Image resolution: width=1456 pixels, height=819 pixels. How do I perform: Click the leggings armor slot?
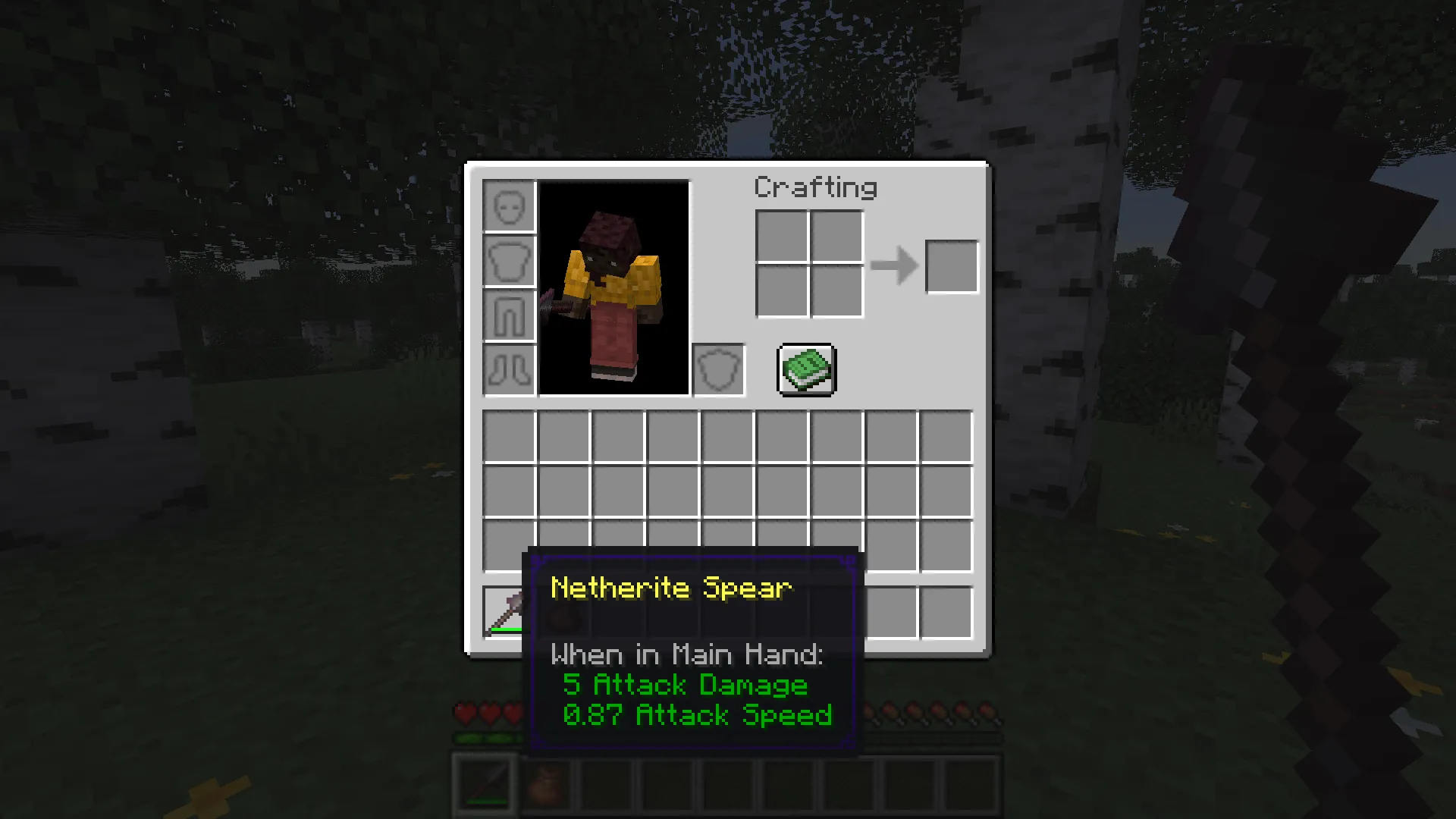pyautogui.click(x=510, y=315)
